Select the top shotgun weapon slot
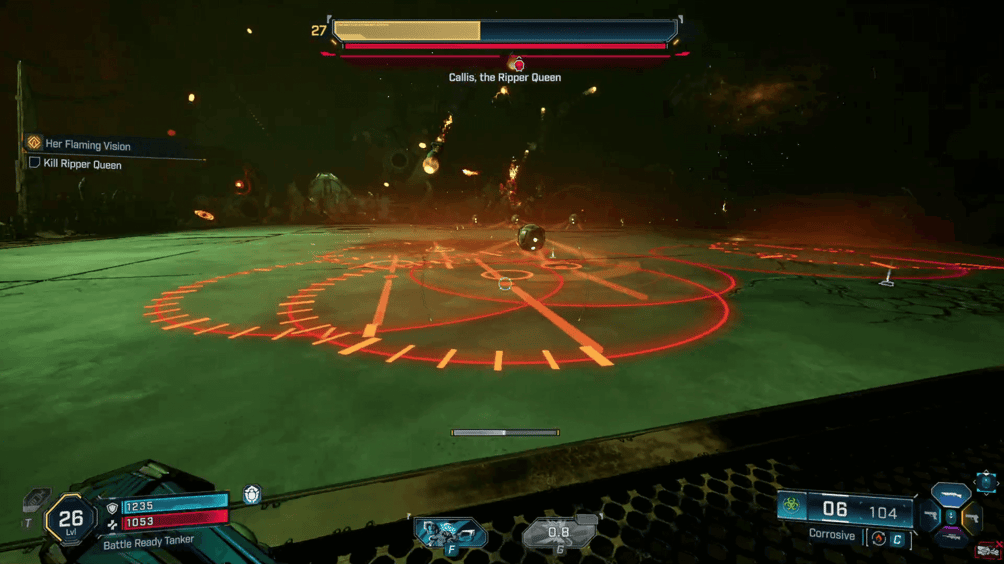This screenshot has height=564, width=1004. (x=949, y=496)
